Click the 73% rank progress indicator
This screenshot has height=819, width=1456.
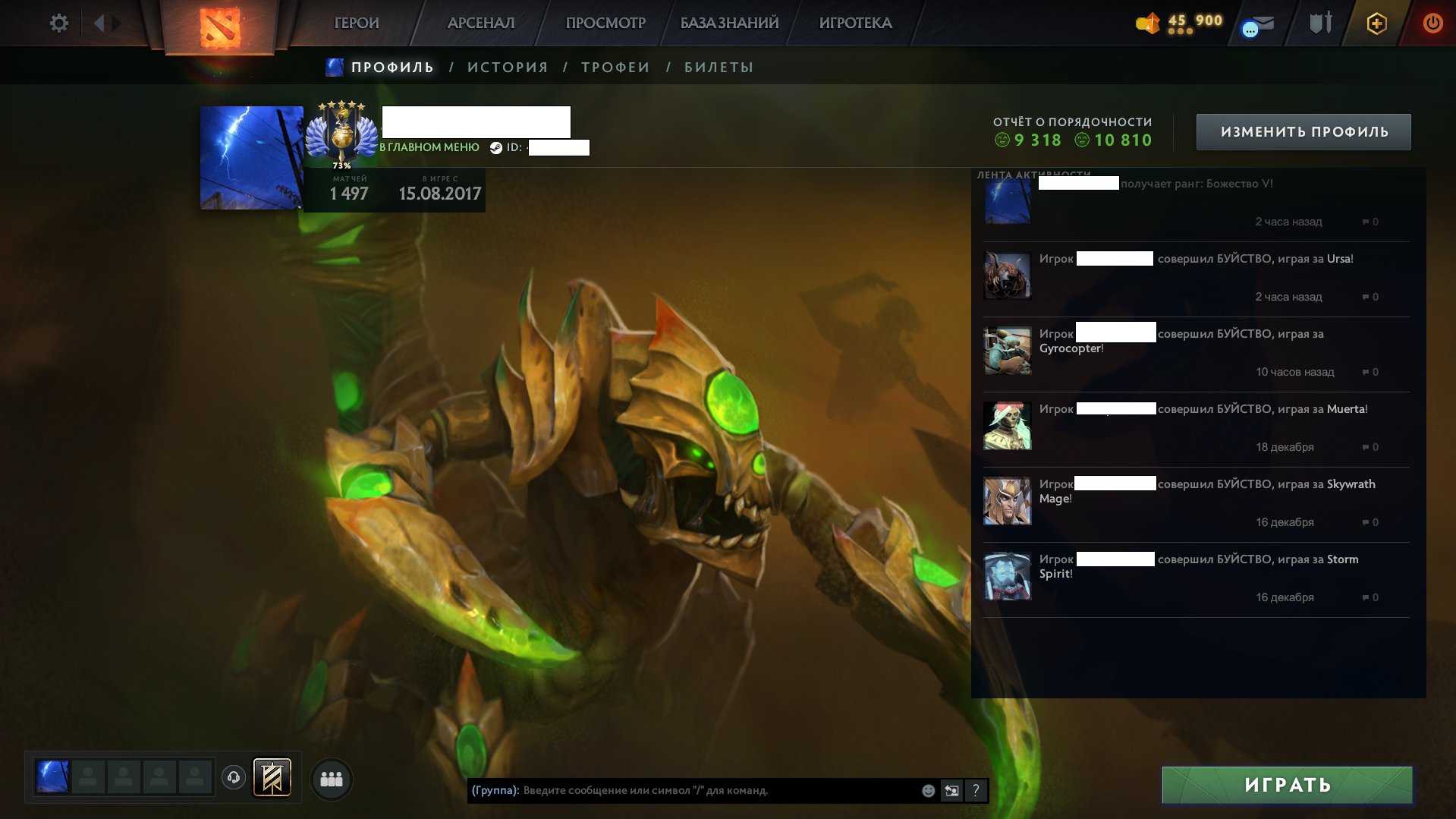click(341, 163)
